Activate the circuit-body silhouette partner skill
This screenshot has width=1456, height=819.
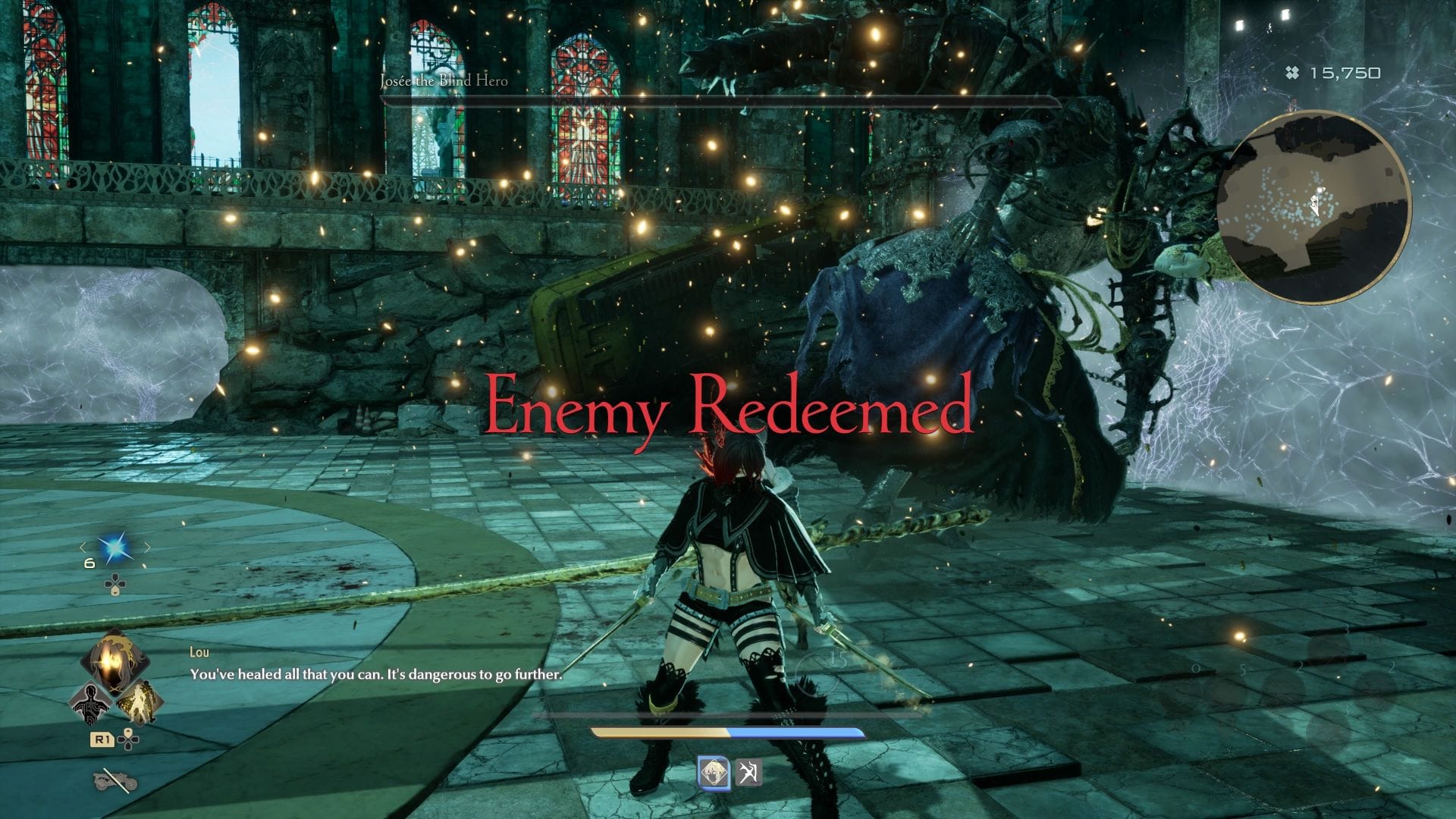coord(89,704)
